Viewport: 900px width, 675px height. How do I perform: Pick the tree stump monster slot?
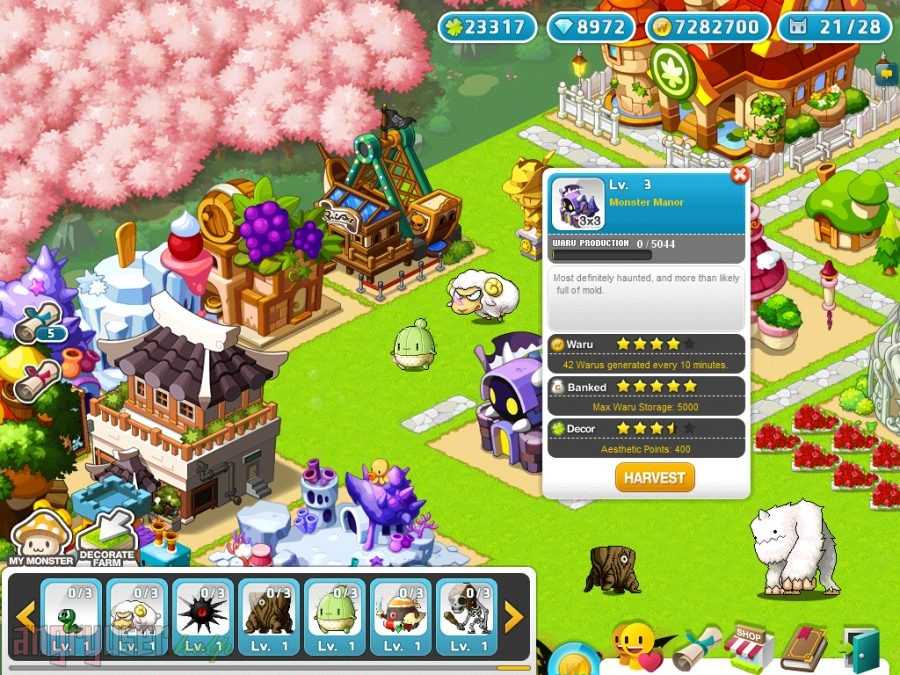pos(269,617)
